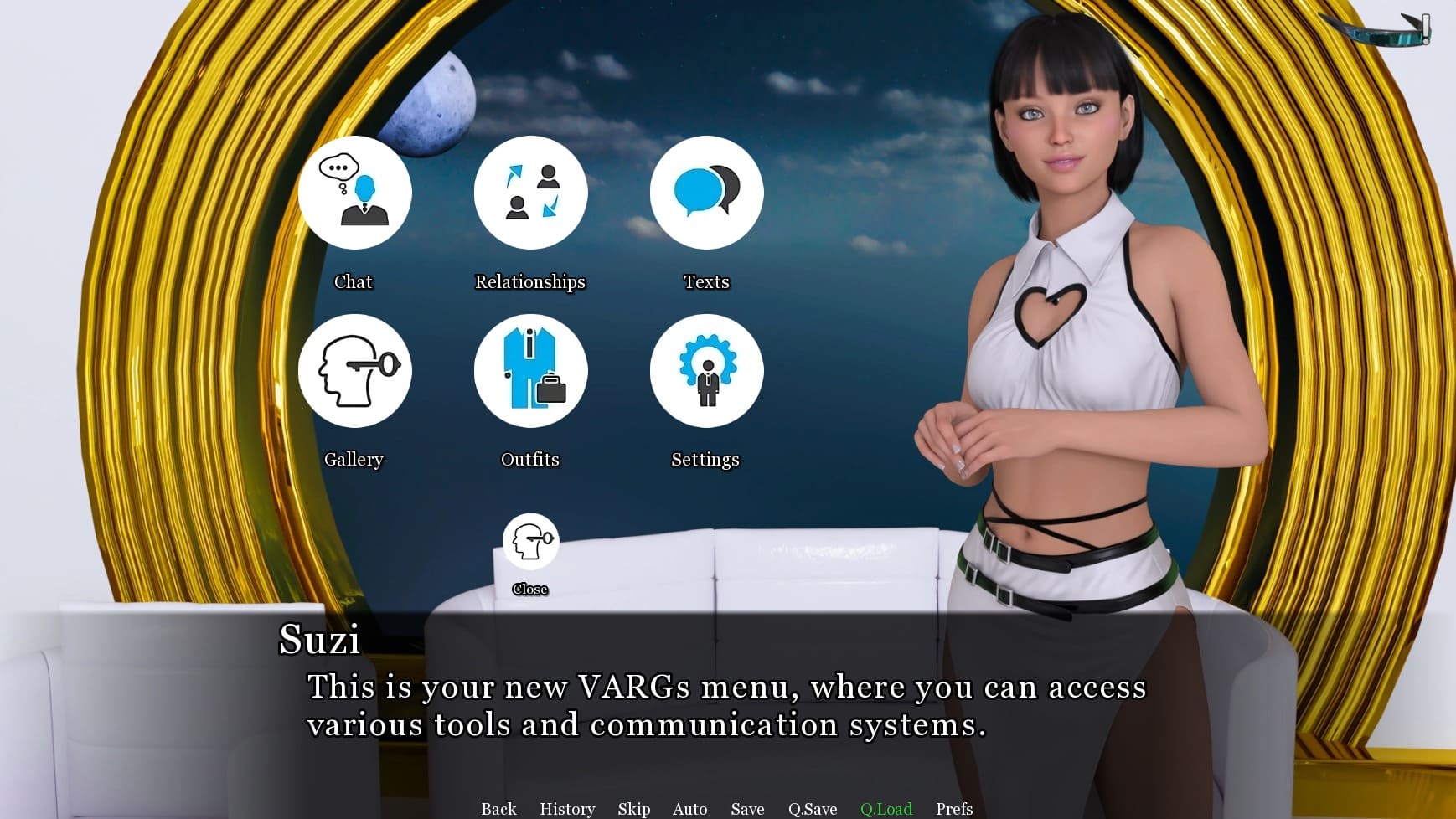Enable Auto advance
The width and height of the screenshot is (1456, 819).
coord(689,809)
